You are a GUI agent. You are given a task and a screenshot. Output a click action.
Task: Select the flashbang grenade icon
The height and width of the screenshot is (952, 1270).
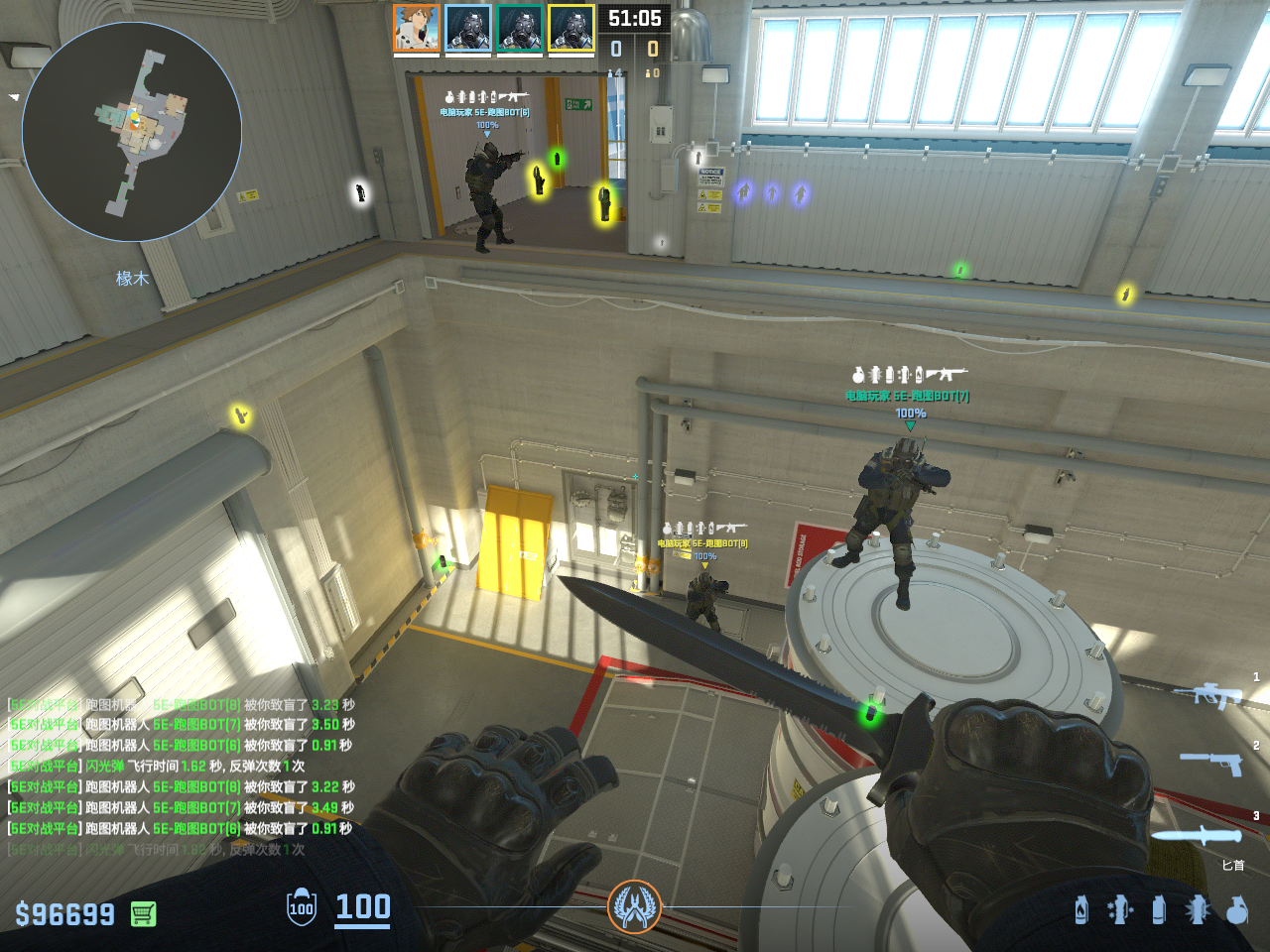[x=1198, y=909]
